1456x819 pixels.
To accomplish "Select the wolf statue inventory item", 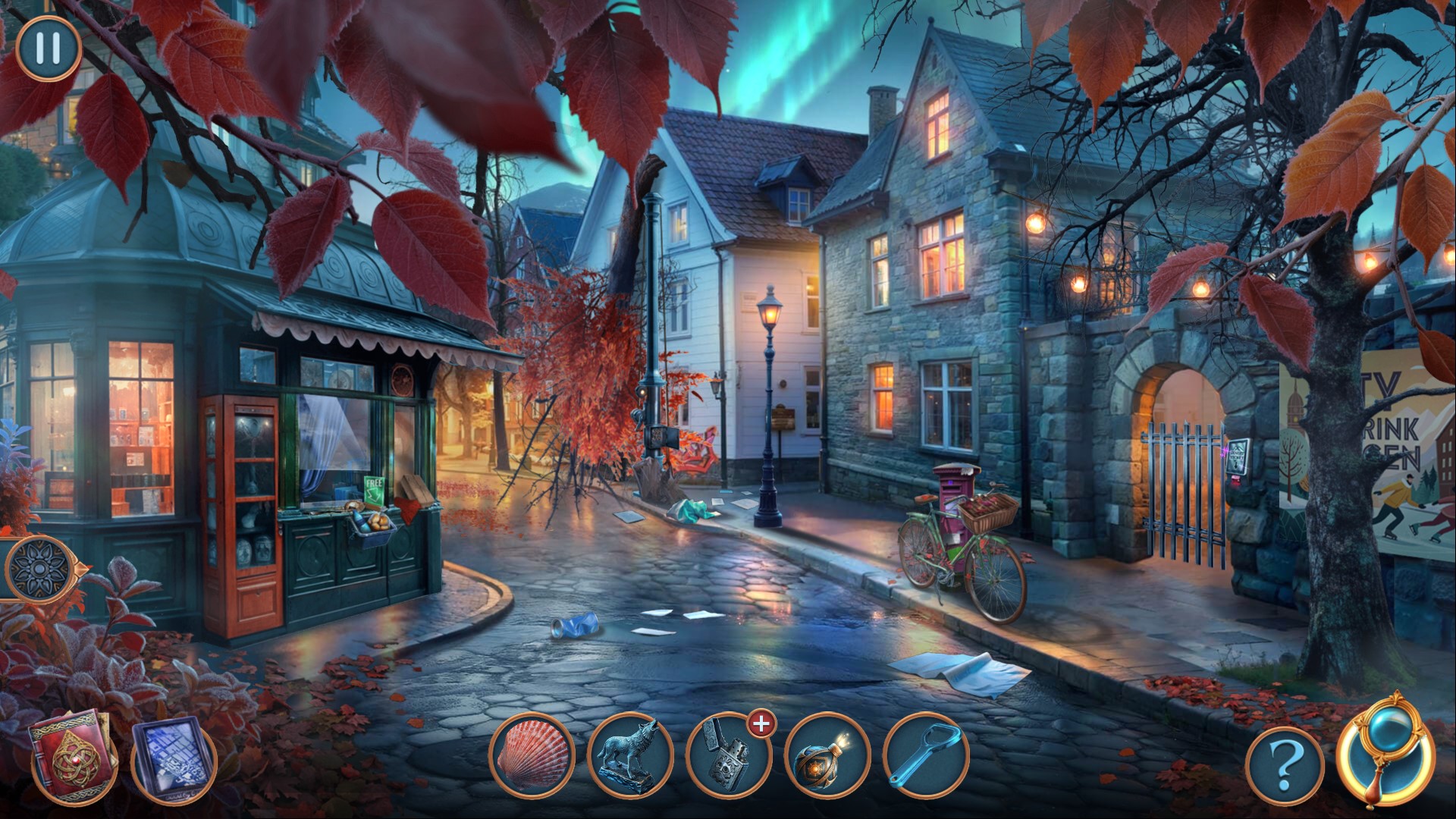I will [x=630, y=756].
